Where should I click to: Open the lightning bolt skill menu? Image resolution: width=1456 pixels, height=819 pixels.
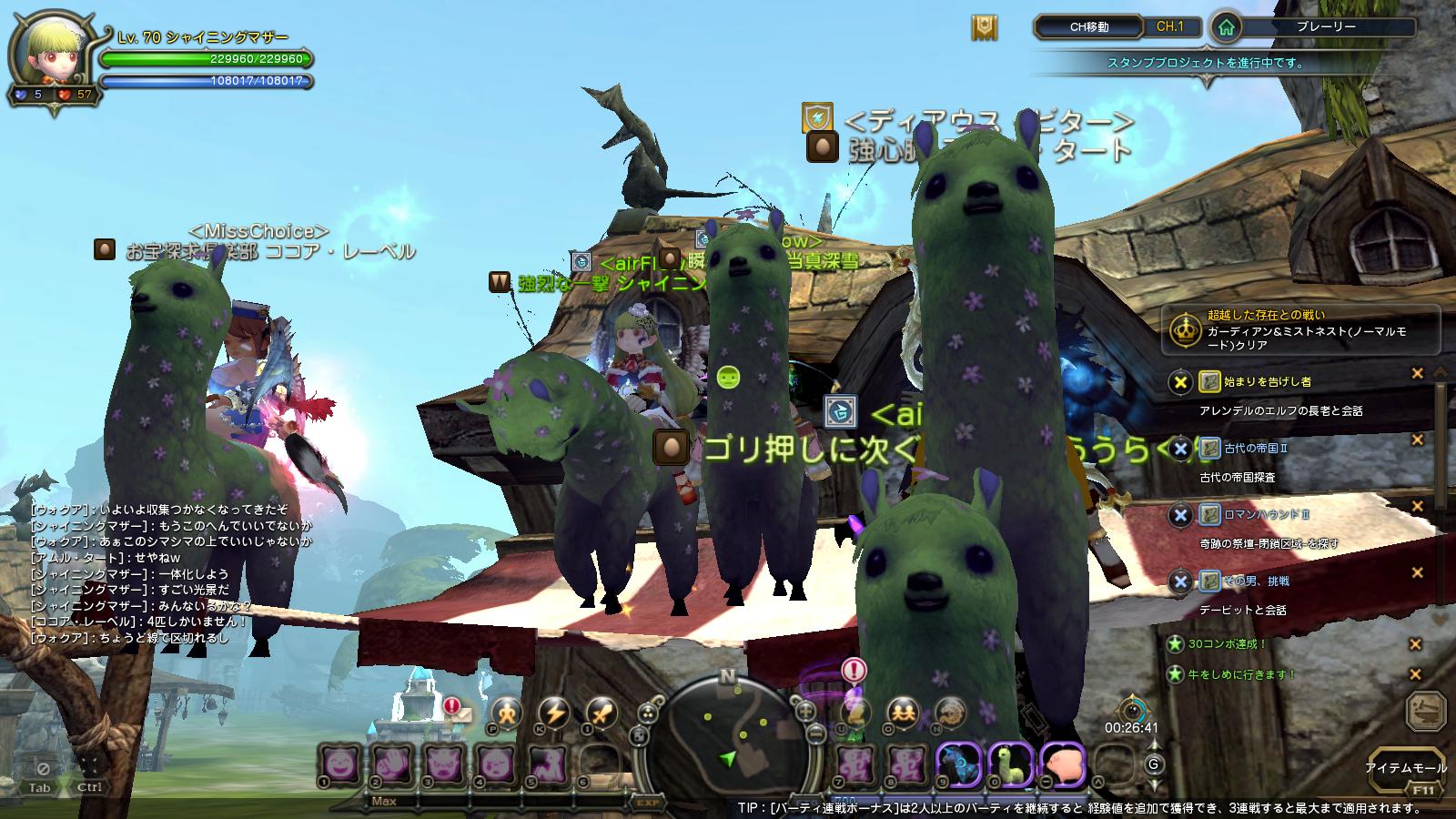pos(554,713)
